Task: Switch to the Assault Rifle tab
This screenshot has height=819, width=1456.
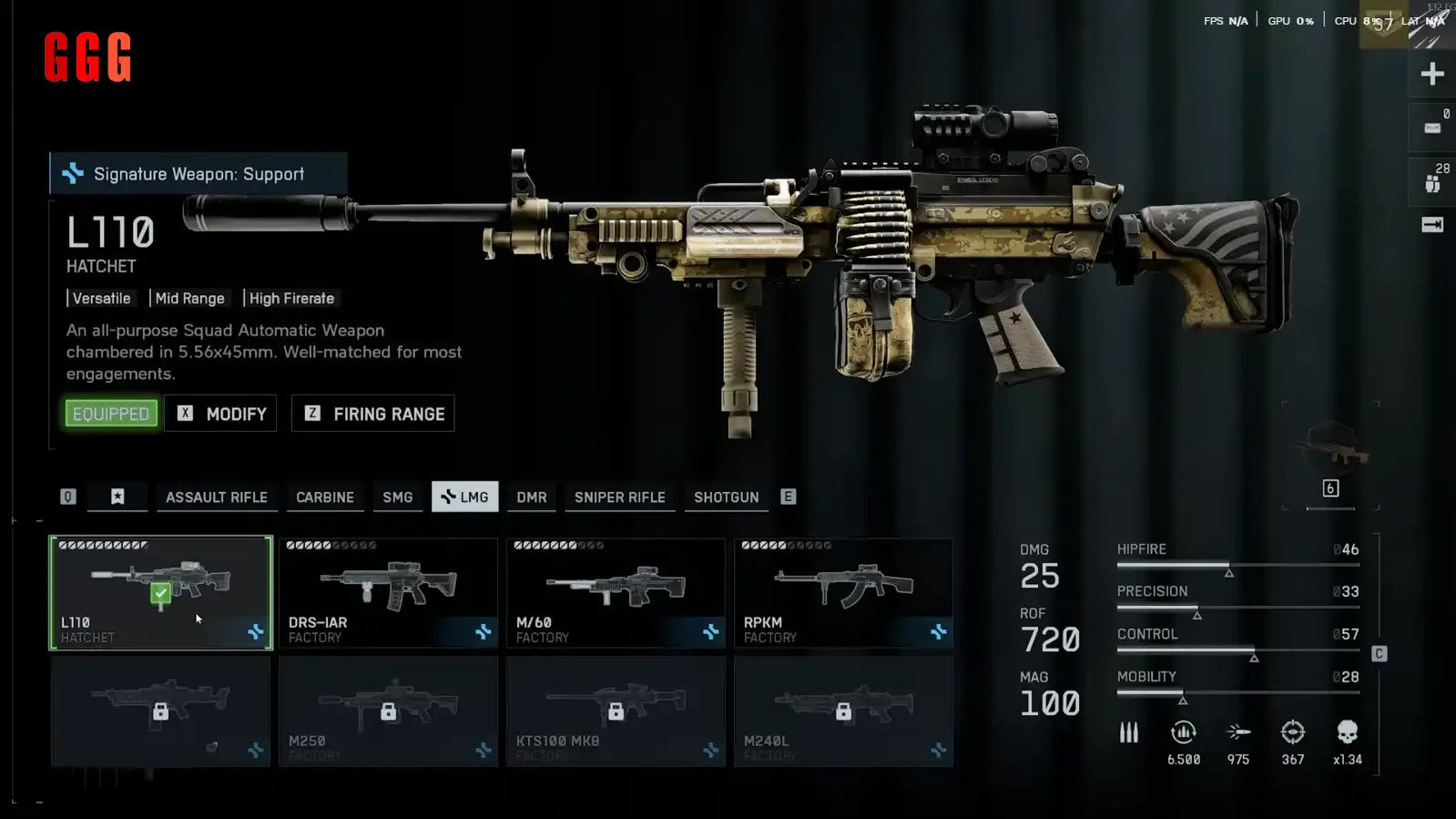Action: 217,497
